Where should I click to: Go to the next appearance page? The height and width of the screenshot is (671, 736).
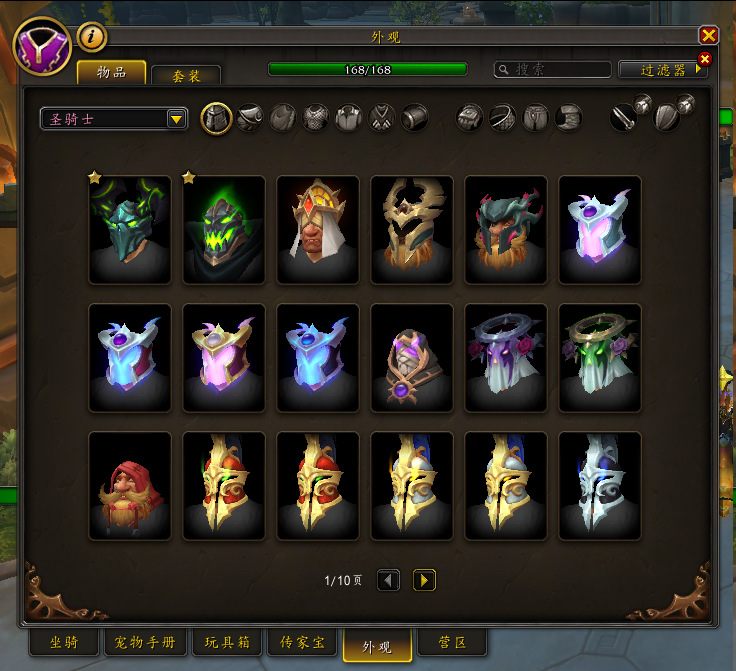[424, 580]
